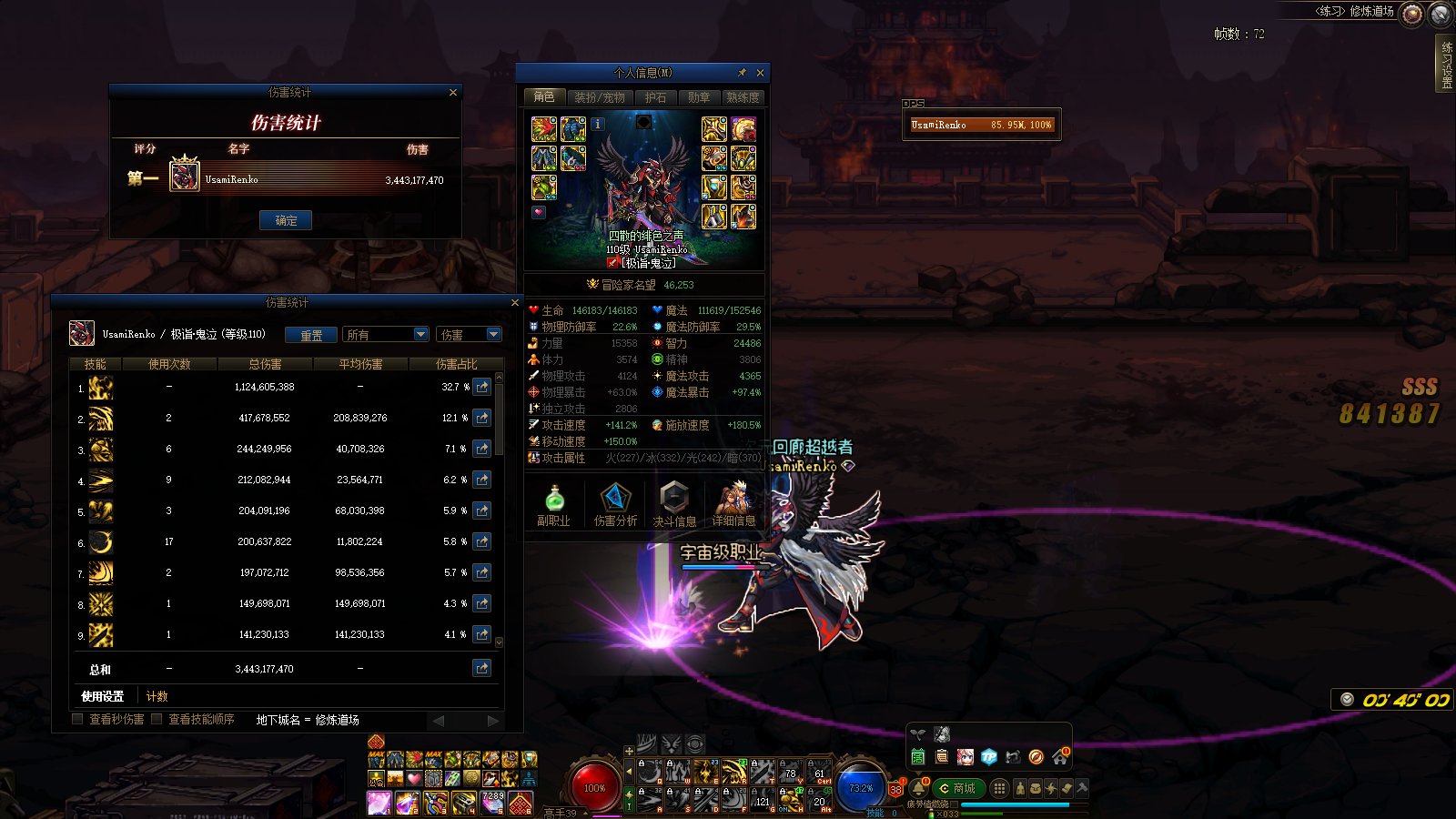1456x819 pixels.
Task: Show the 勋章 tab
Action: coord(699,97)
